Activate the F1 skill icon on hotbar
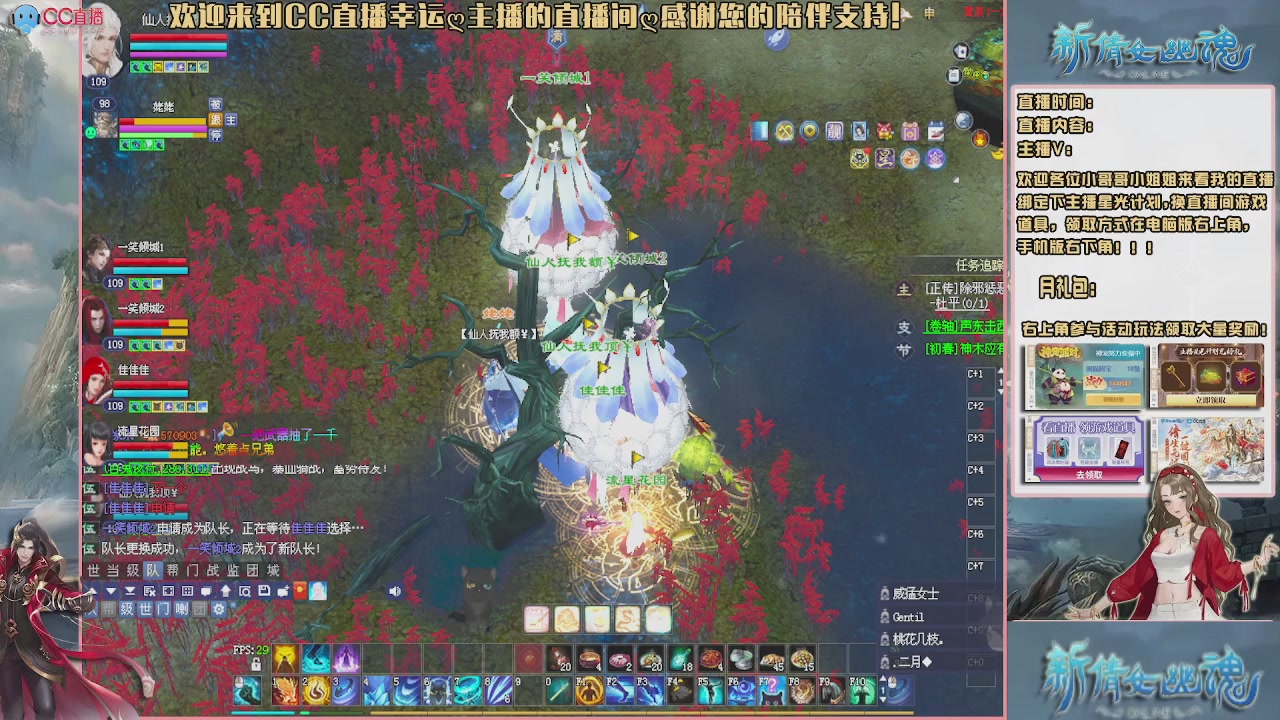This screenshot has width=1280, height=720. tap(587, 691)
